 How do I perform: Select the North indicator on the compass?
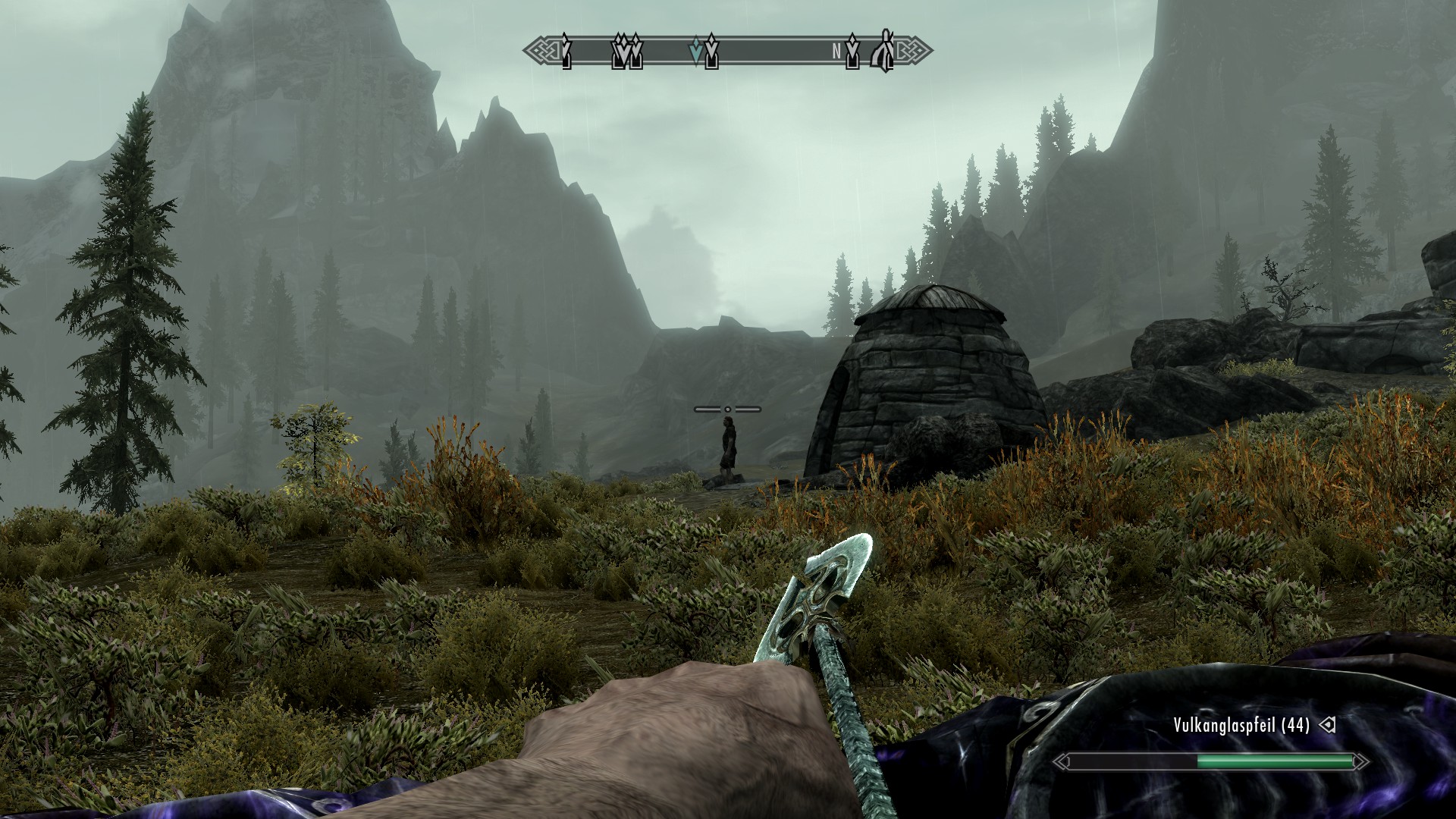pyautogui.click(x=836, y=52)
